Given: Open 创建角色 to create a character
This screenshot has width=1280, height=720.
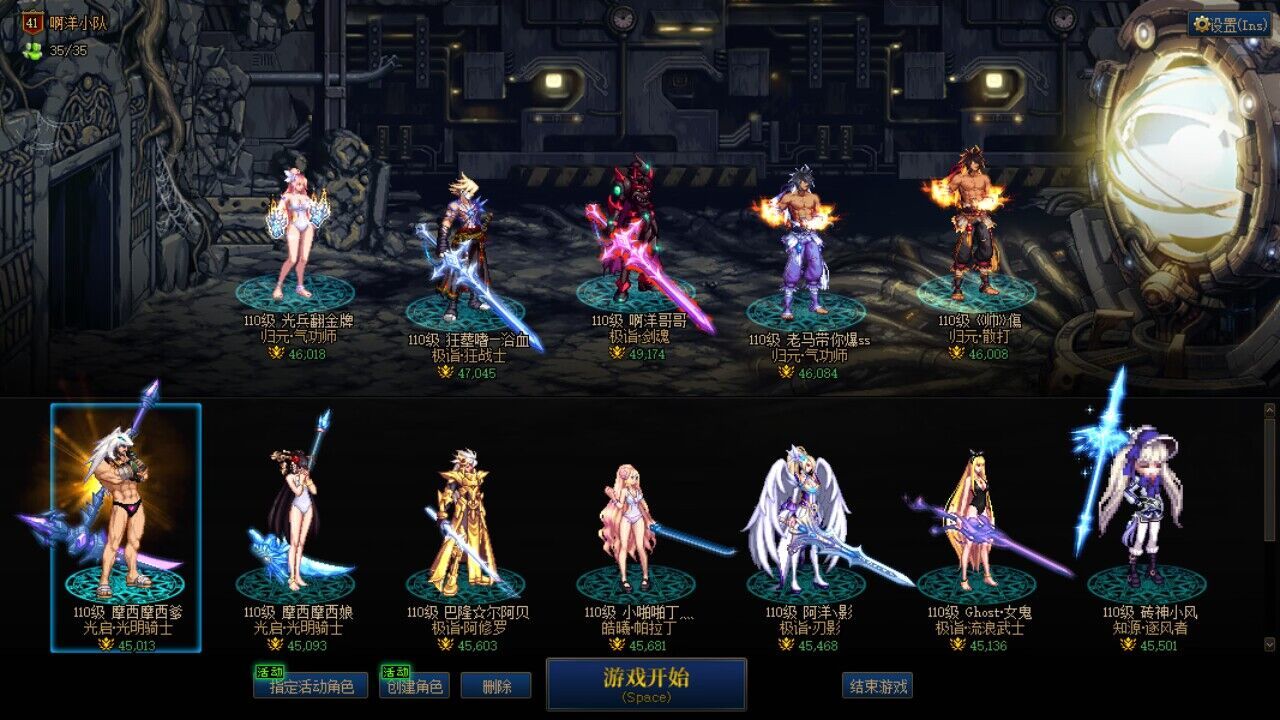Looking at the screenshot, I should [414, 686].
